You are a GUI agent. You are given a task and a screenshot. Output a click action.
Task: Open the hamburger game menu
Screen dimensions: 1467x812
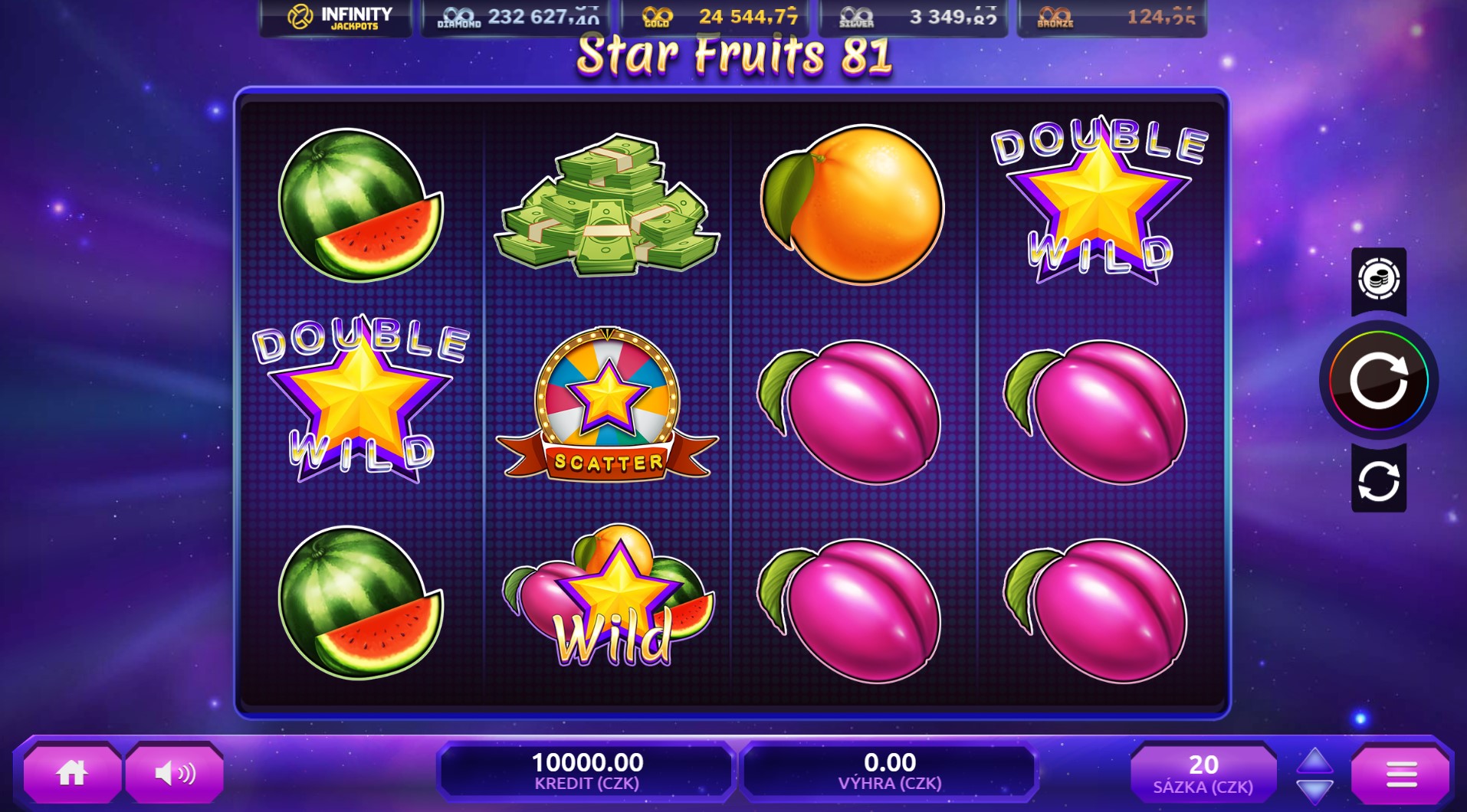coord(1401,772)
